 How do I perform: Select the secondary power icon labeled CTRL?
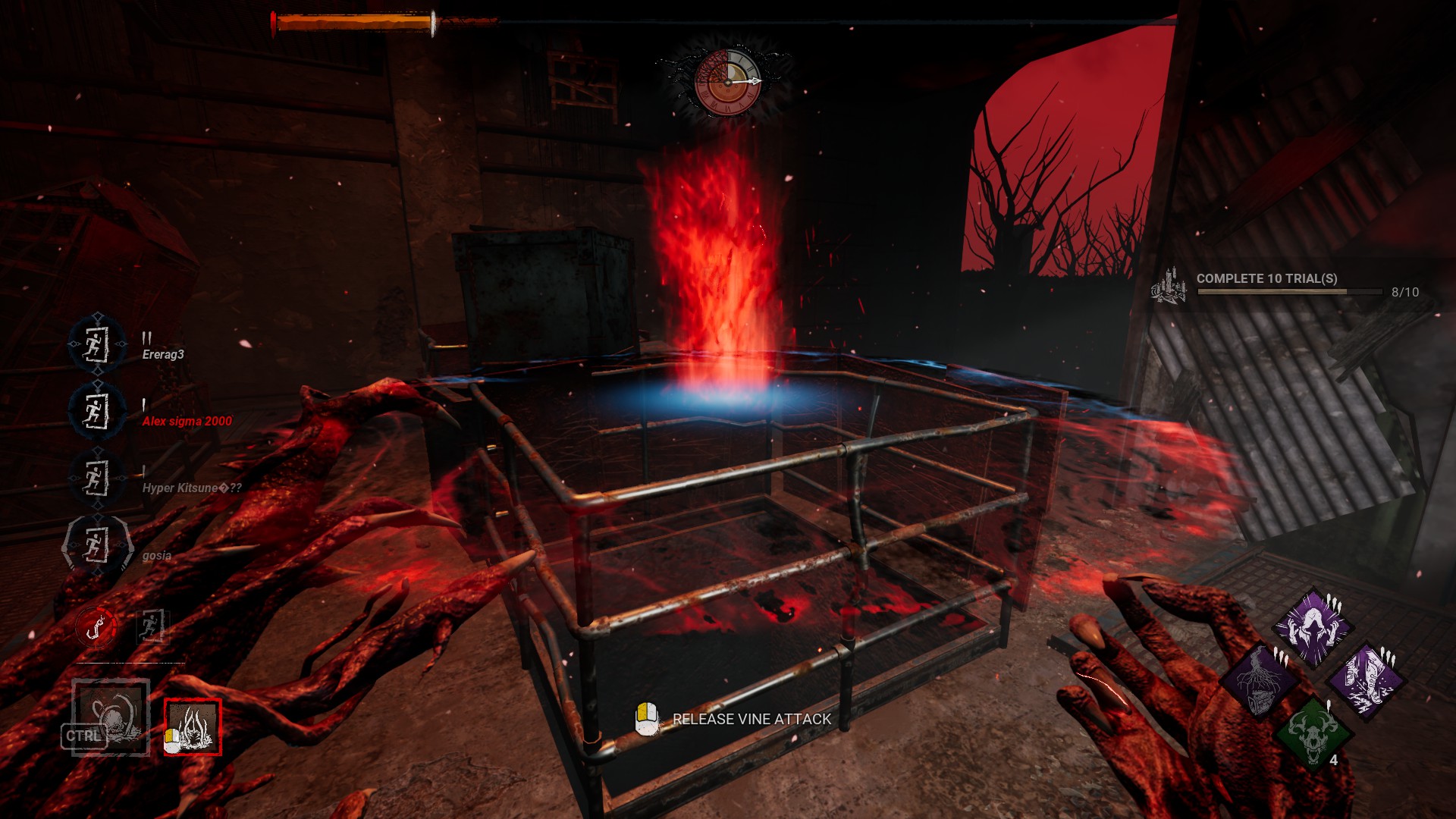pyautogui.click(x=110, y=717)
